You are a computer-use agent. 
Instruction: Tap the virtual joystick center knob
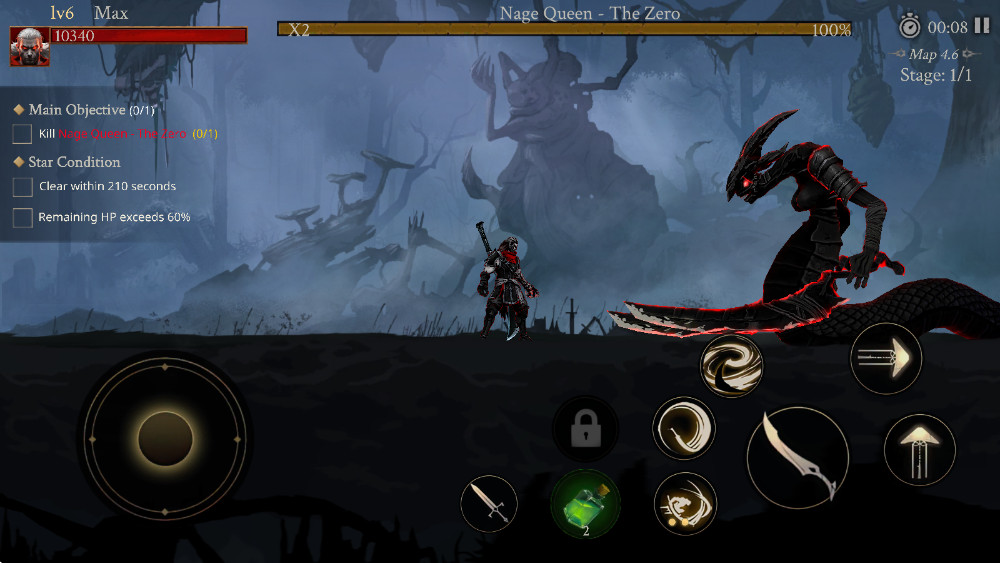(x=165, y=438)
